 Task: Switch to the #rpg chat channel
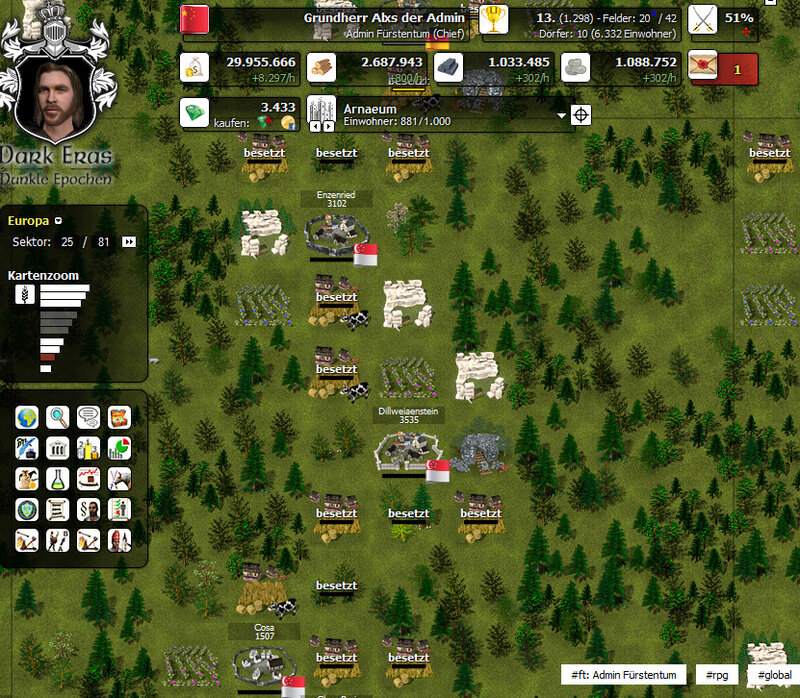[716, 676]
